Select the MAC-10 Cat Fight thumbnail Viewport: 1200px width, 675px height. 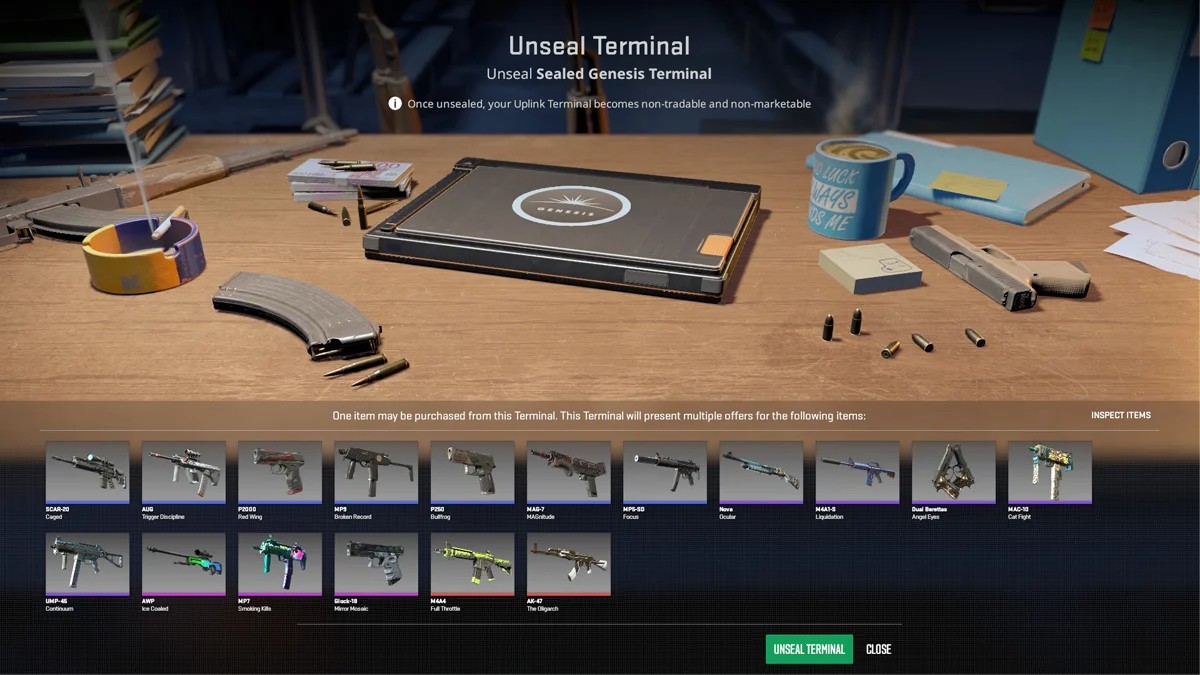pos(1048,471)
